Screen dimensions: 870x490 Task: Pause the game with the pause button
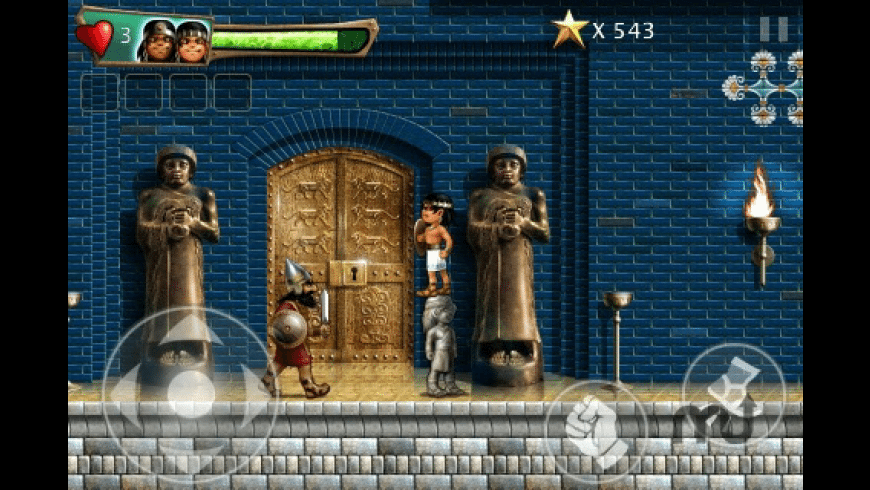[x=773, y=29]
